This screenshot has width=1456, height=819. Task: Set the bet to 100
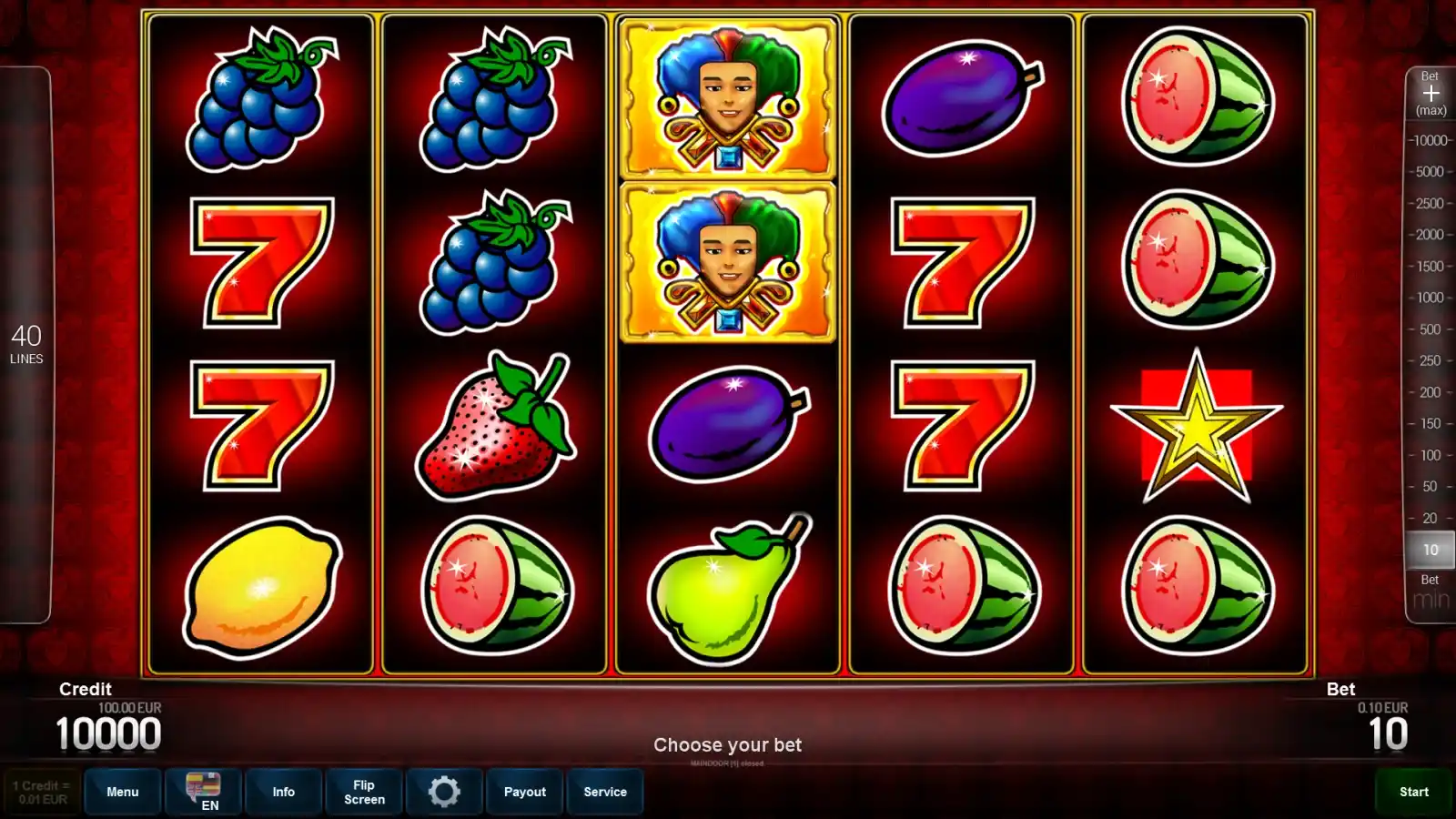coord(1431,455)
